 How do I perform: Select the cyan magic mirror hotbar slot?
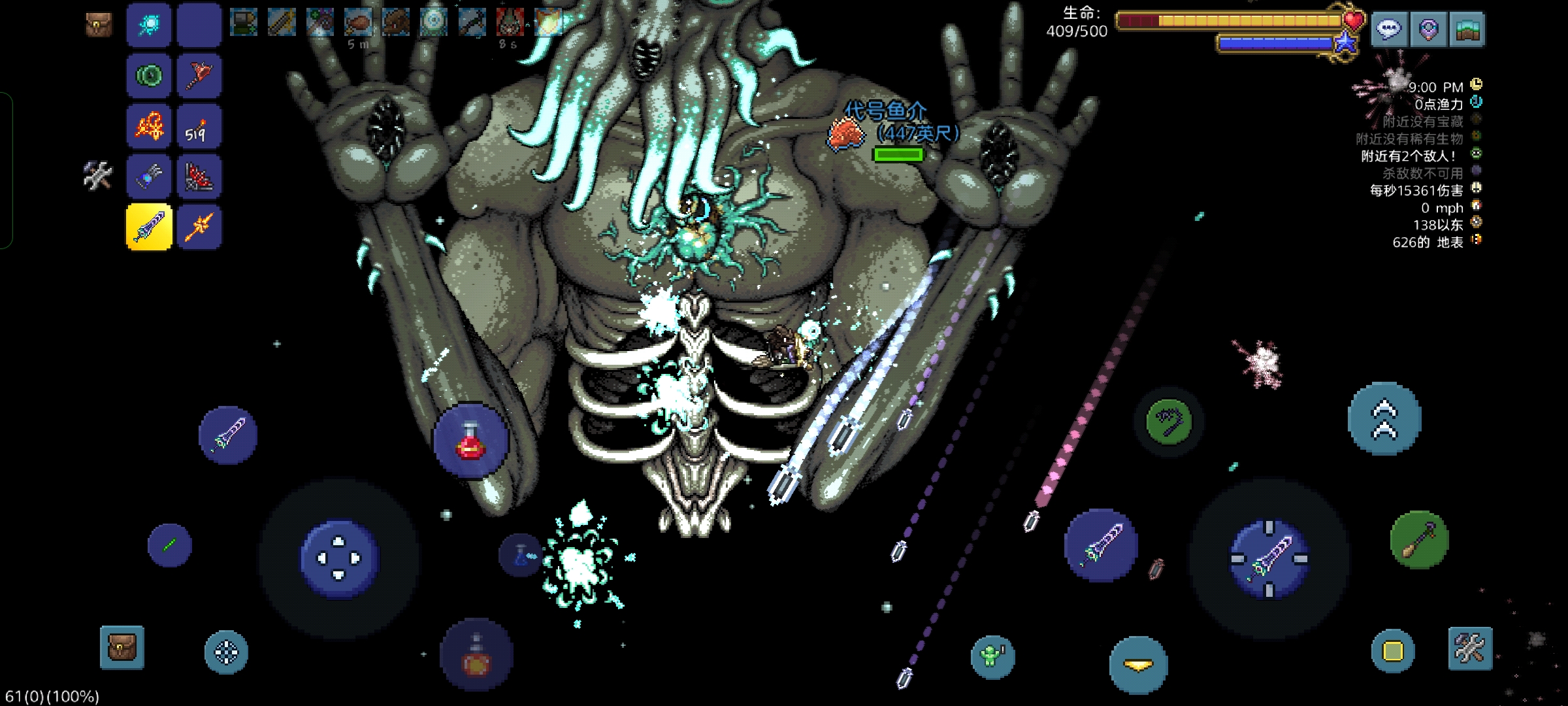coord(149,25)
